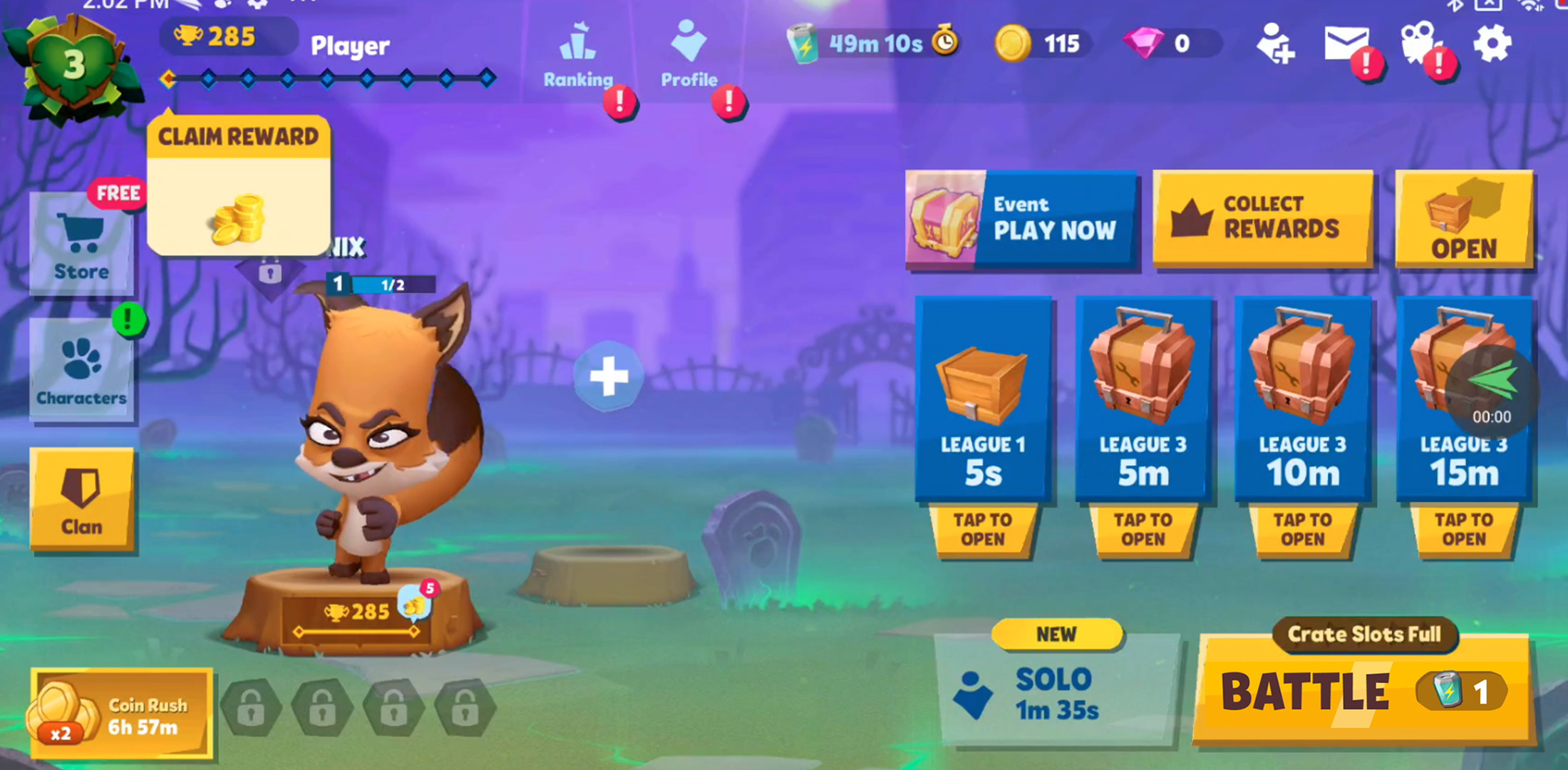Open the video camera replays icon

coord(1419,44)
